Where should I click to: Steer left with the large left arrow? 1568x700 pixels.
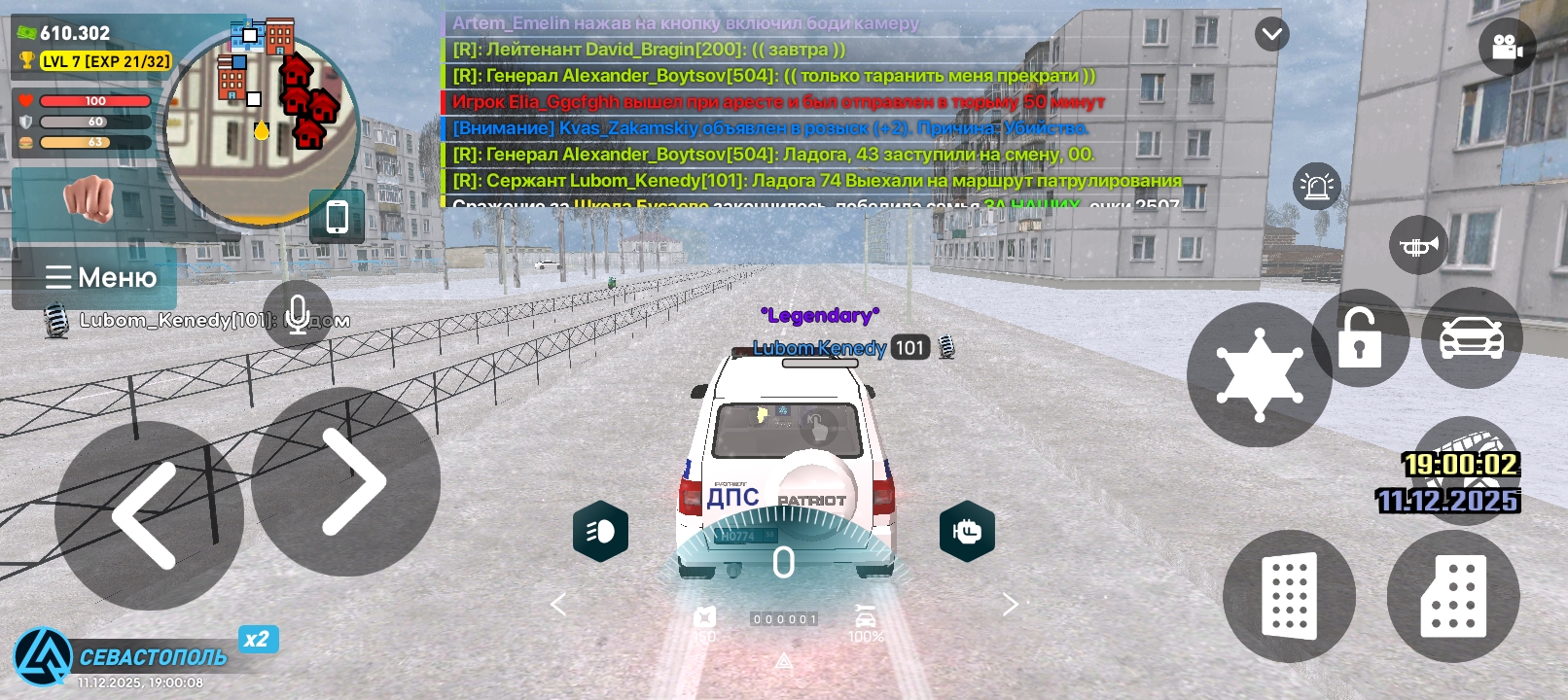[x=146, y=515]
